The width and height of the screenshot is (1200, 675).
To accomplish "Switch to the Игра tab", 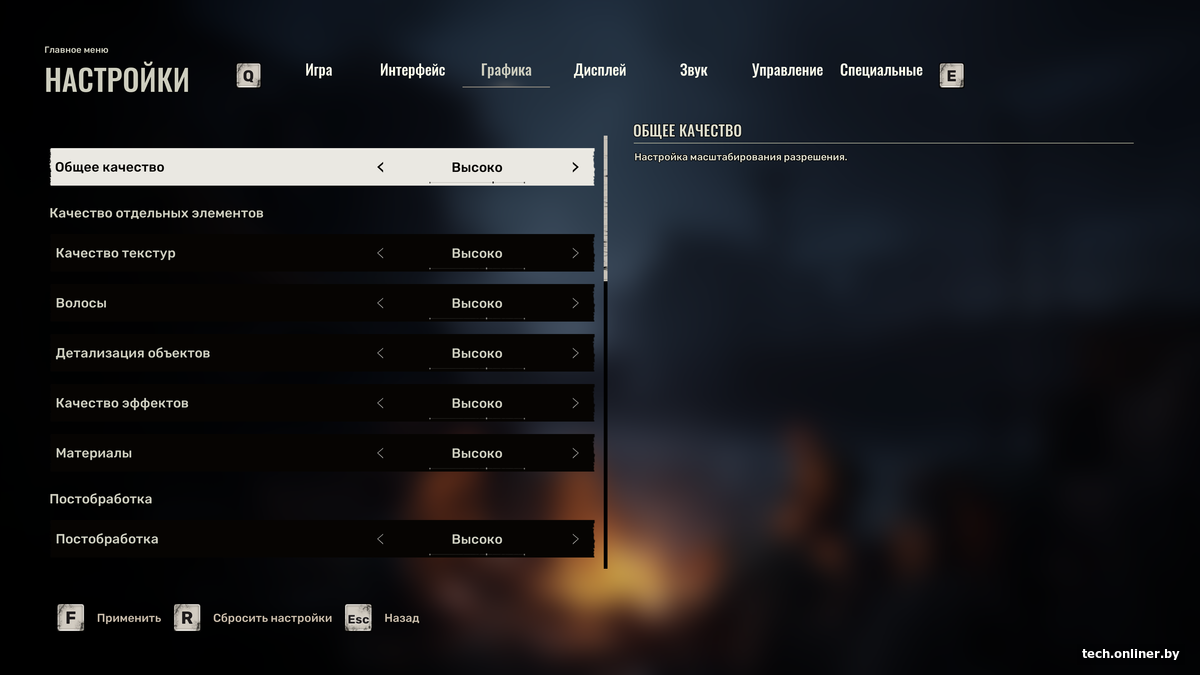I will (319, 71).
